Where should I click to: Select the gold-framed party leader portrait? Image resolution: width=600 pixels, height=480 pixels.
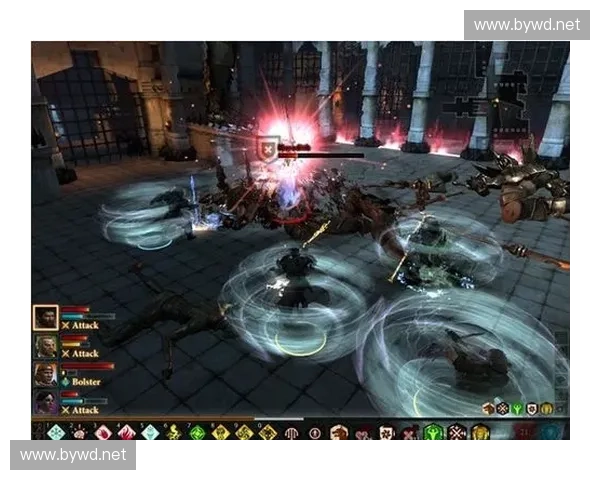[46, 318]
